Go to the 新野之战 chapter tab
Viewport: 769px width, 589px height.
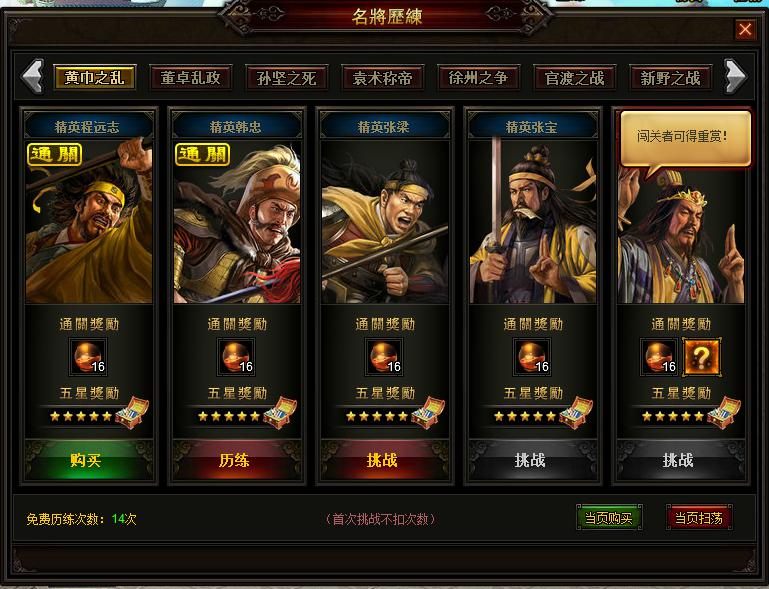coord(670,78)
